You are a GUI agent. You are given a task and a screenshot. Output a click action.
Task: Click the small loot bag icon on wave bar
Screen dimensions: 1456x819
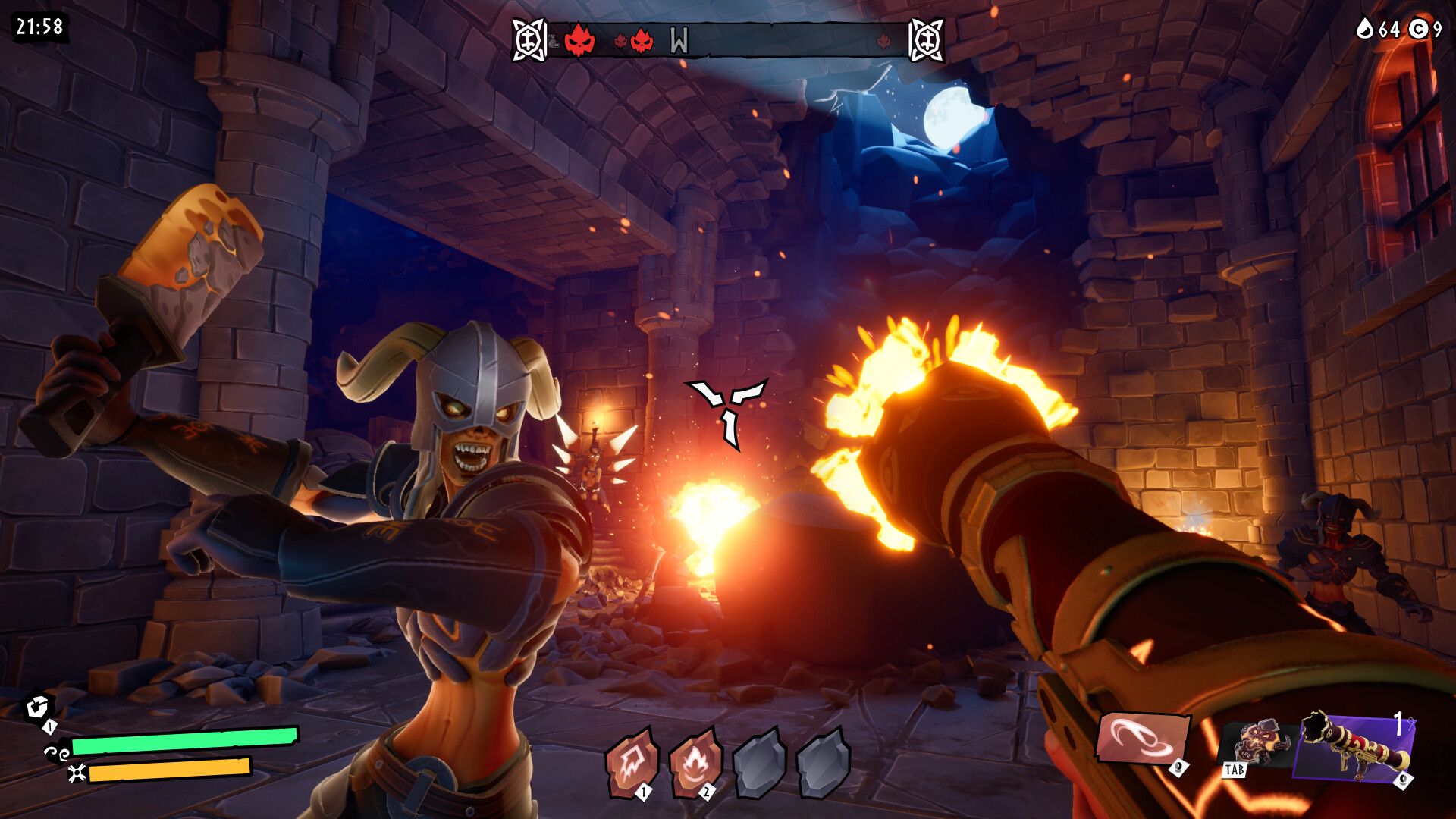coord(554,42)
